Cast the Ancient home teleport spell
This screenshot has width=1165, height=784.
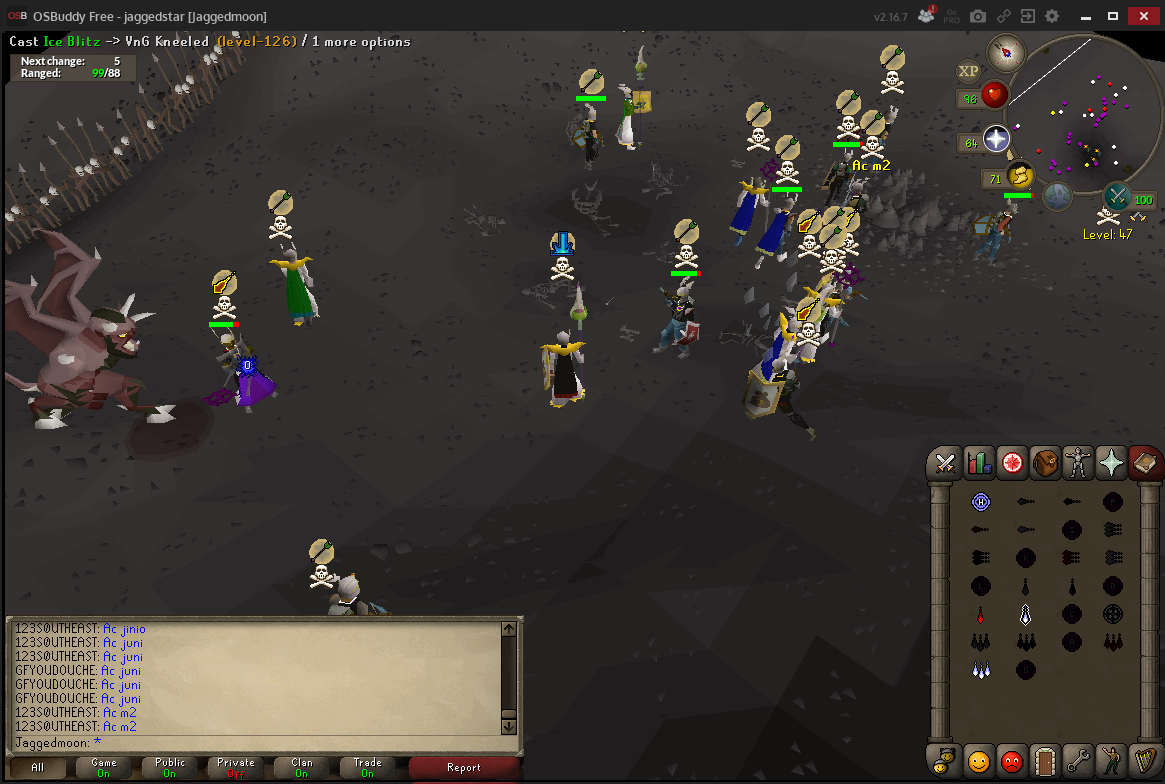[980, 502]
